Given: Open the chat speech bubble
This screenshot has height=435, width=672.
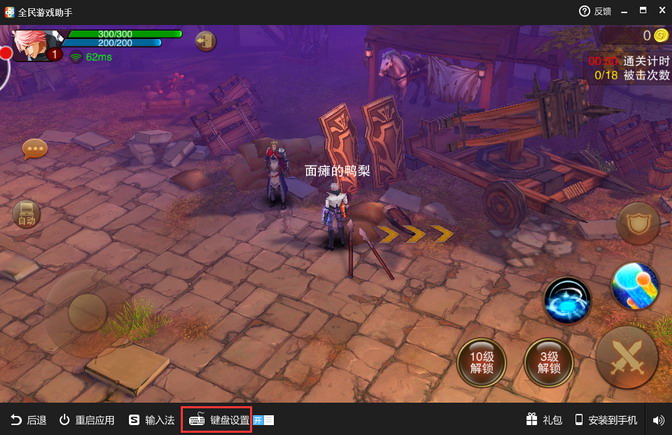Looking at the screenshot, I should (35, 150).
